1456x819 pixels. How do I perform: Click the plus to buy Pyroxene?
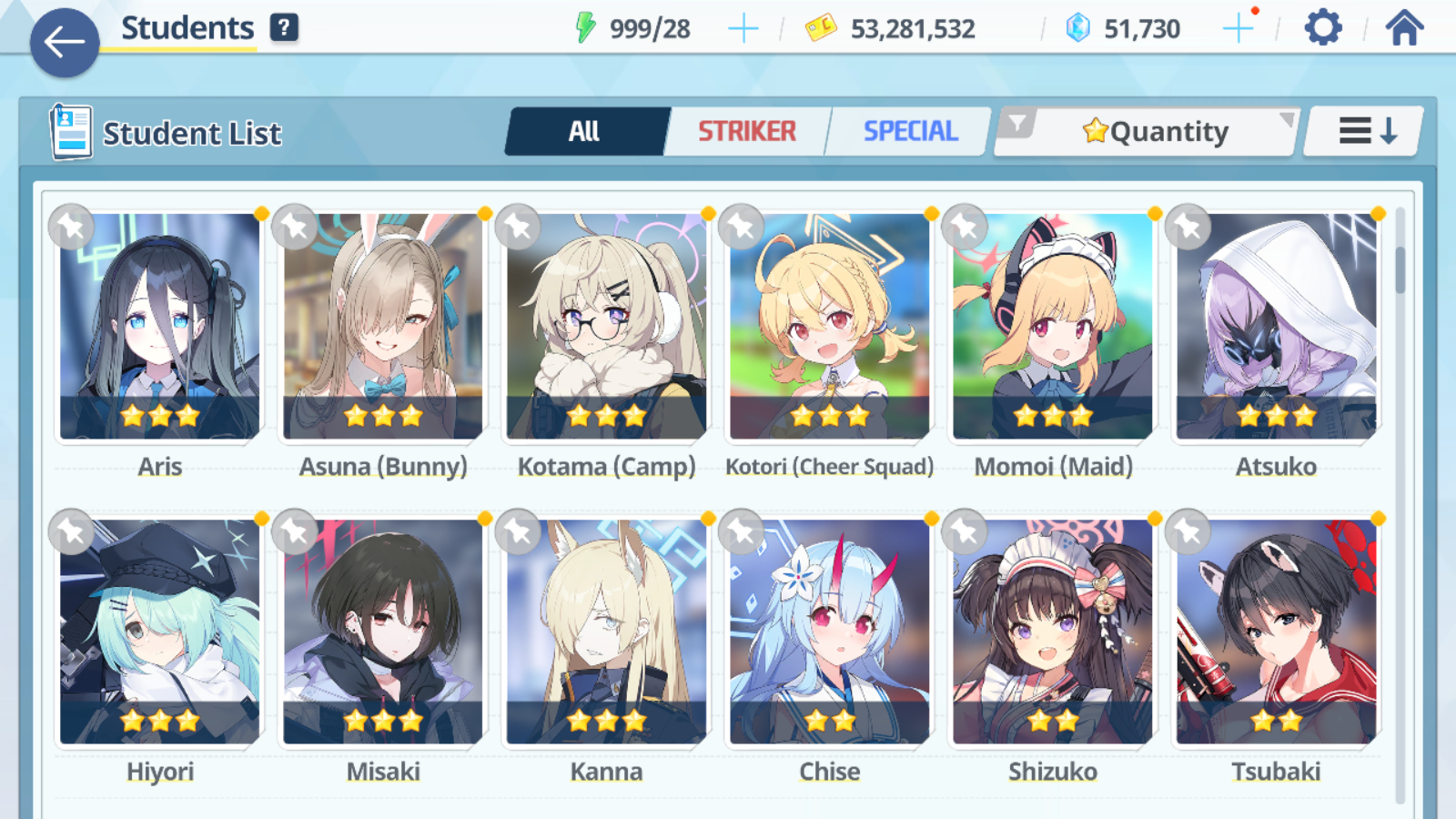(1238, 27)
